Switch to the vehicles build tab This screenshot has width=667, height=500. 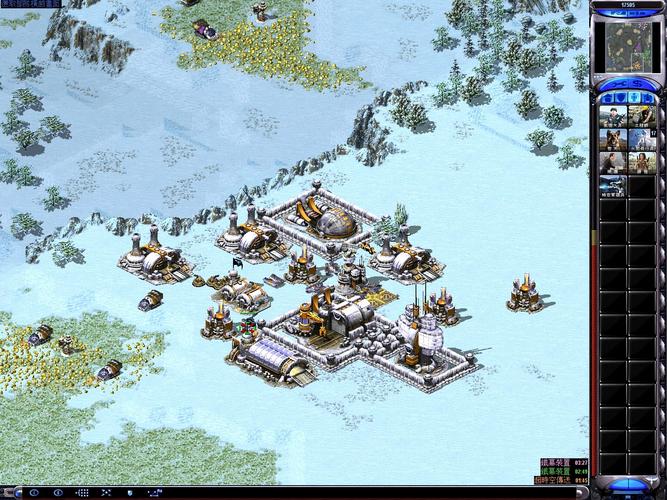click(648, 97)
